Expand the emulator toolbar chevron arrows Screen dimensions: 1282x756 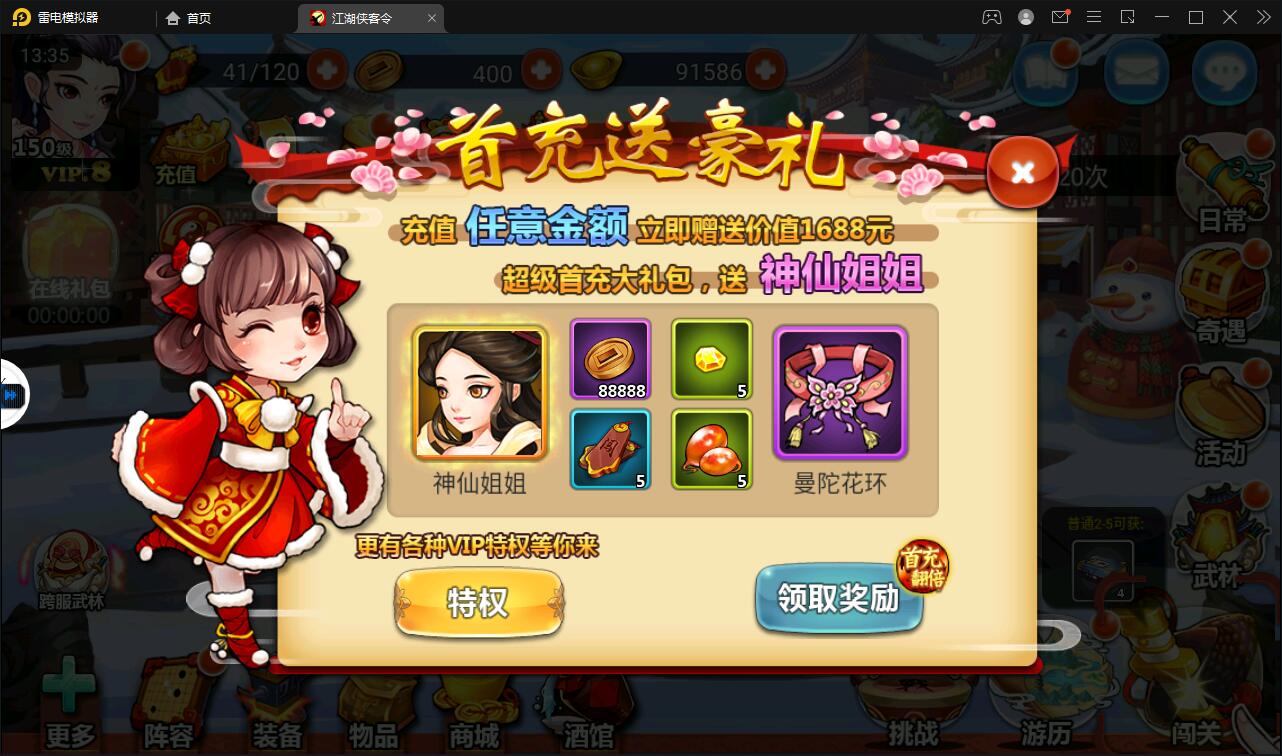click(x=1262, y=17)
